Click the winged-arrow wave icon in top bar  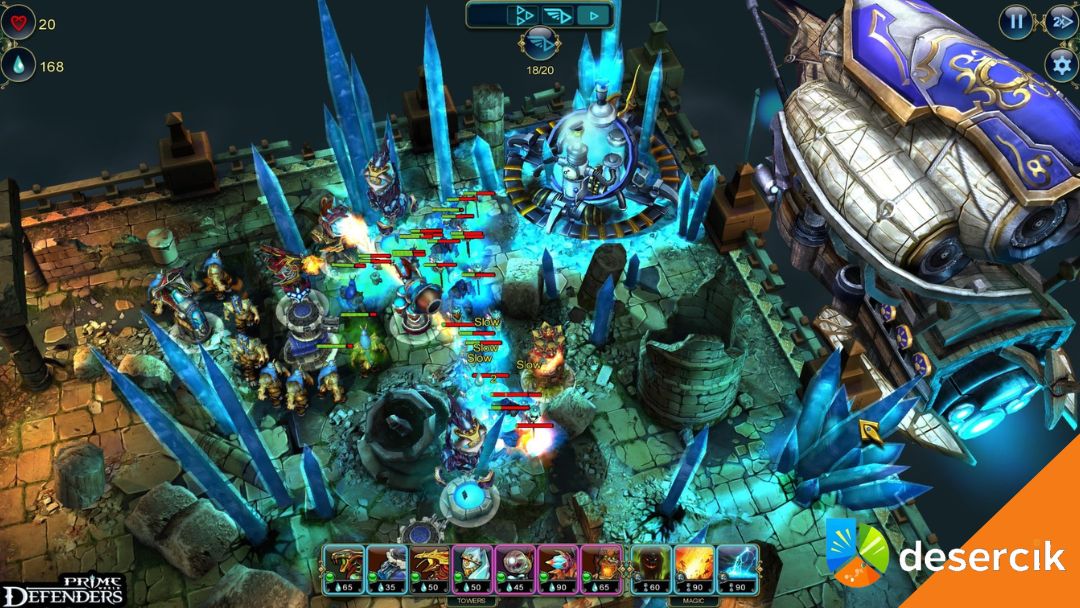[557, 15]
